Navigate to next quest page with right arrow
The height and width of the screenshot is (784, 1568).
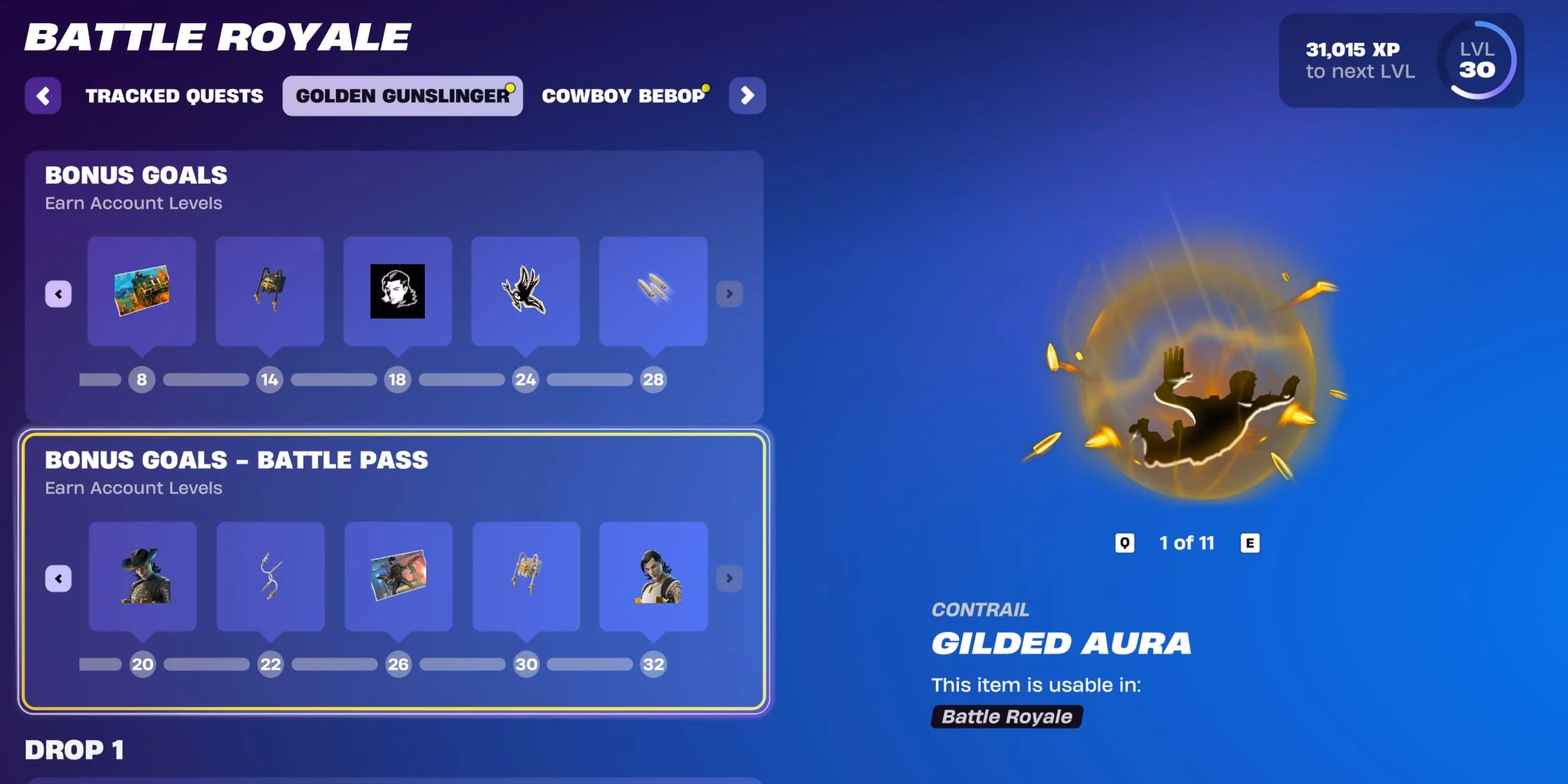point(747,96)
